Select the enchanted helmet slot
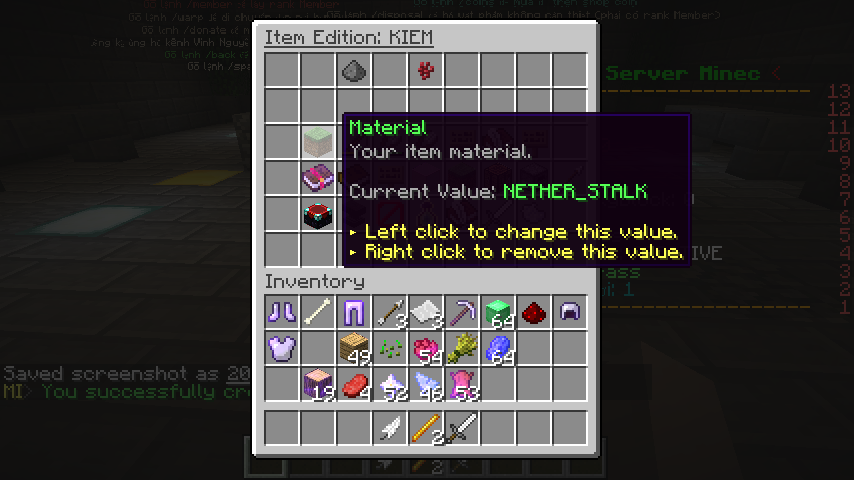 point(569,312)
